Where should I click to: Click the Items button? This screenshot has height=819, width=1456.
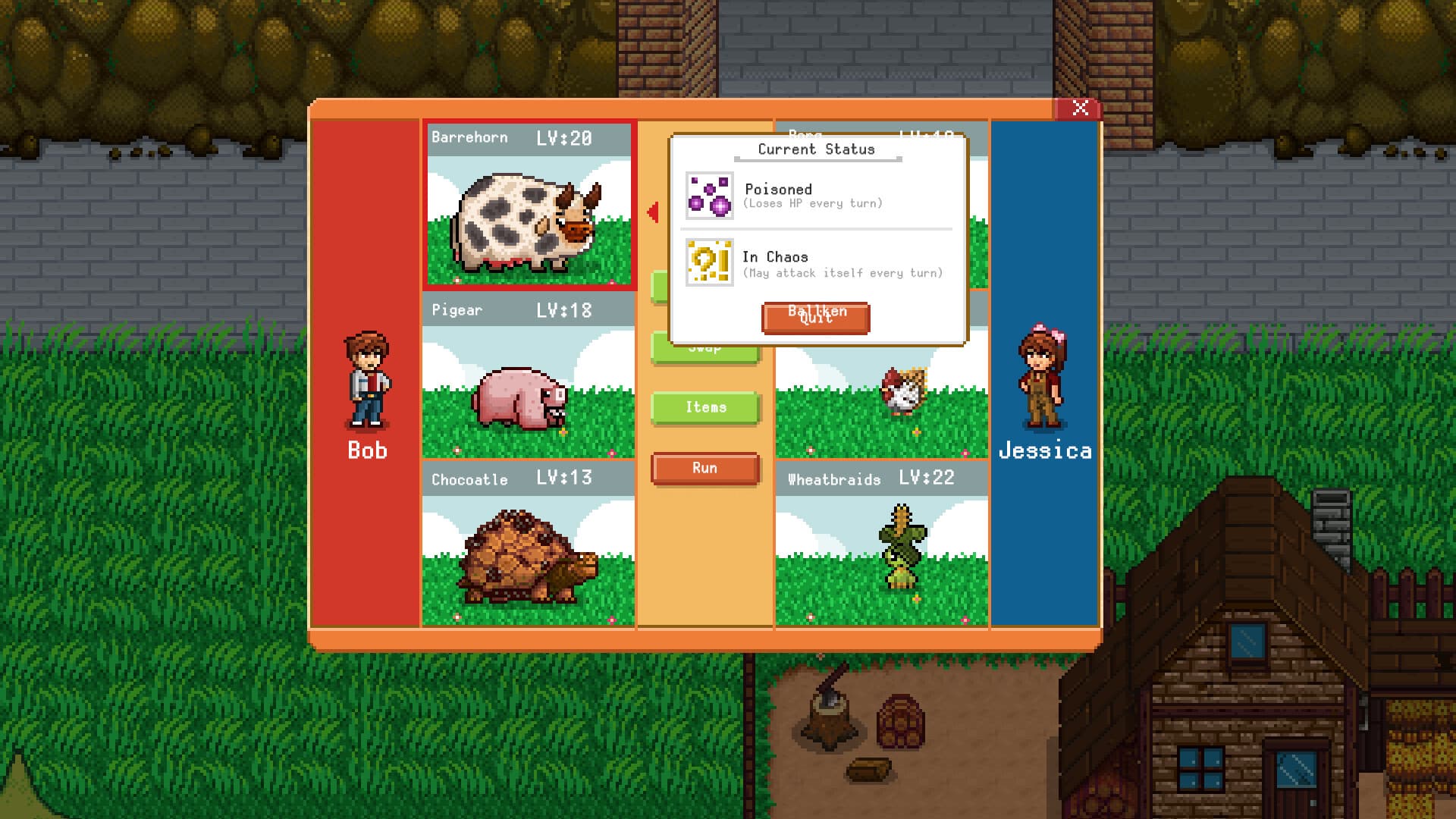tap(704, 407)
